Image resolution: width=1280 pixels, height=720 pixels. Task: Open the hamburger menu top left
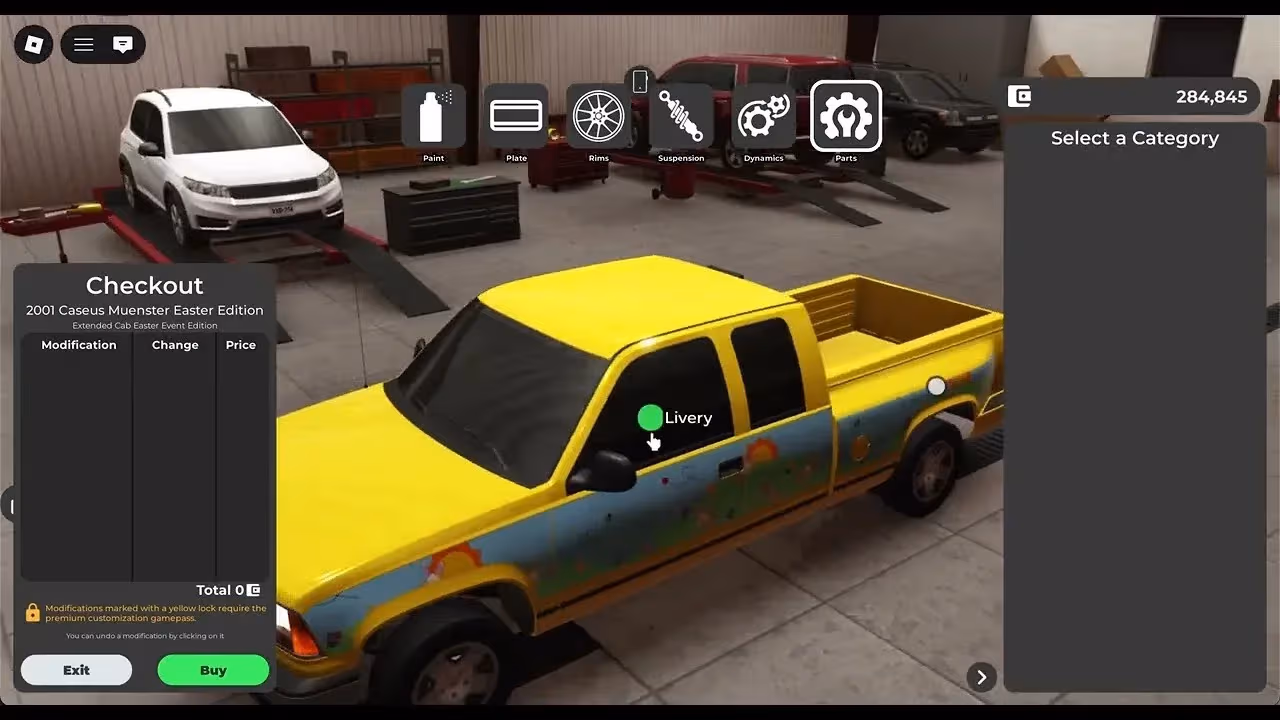83,44
